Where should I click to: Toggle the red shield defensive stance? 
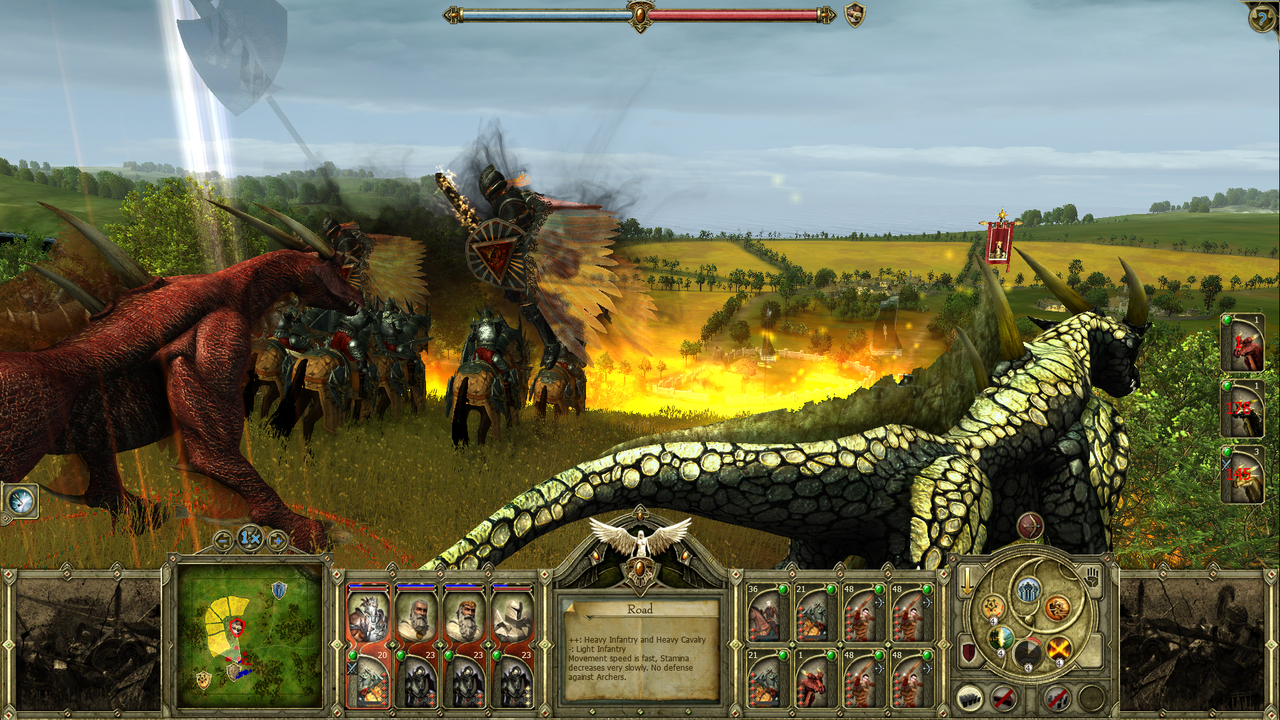point(968,654)
